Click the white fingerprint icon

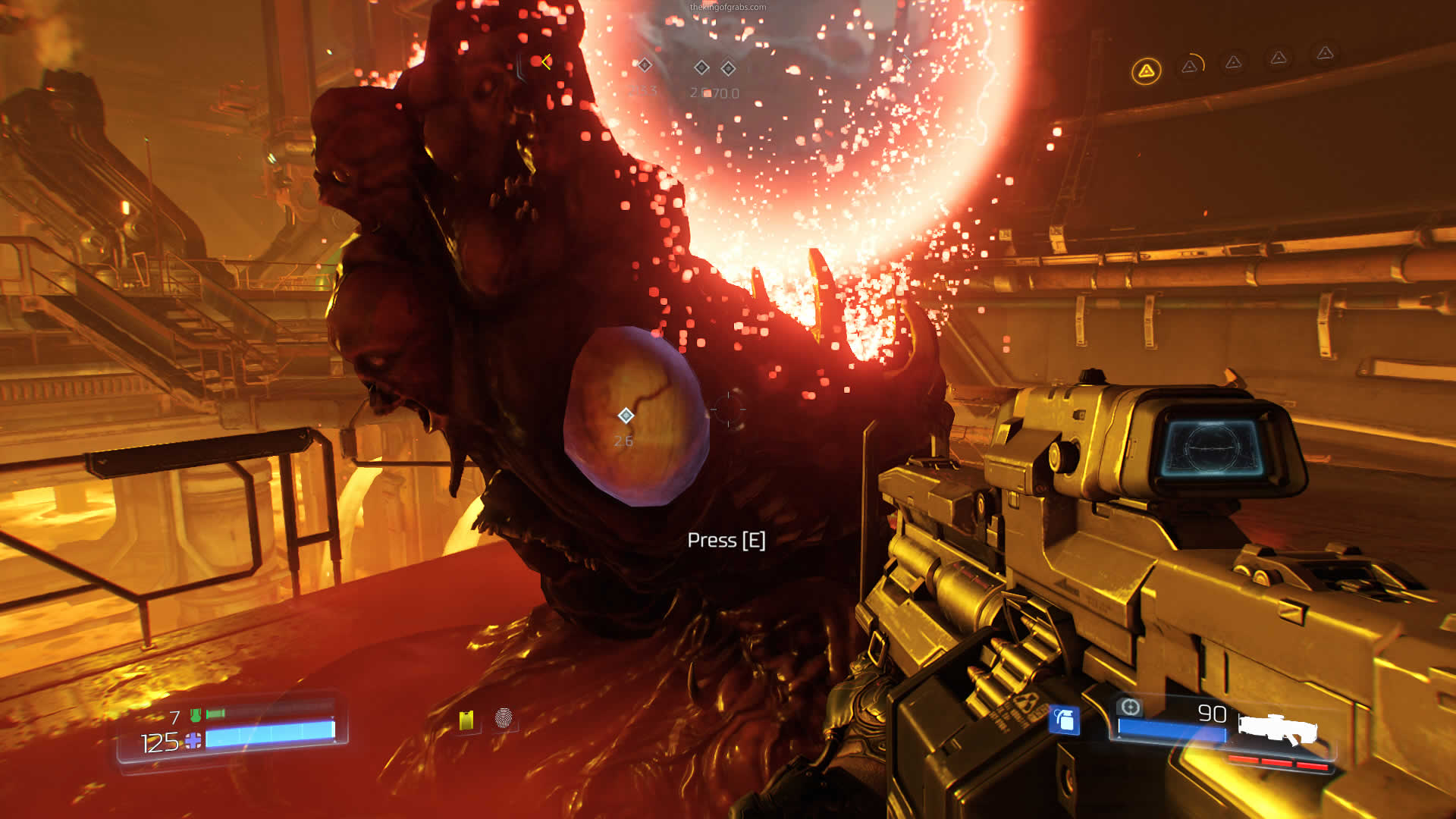(504, 717)
